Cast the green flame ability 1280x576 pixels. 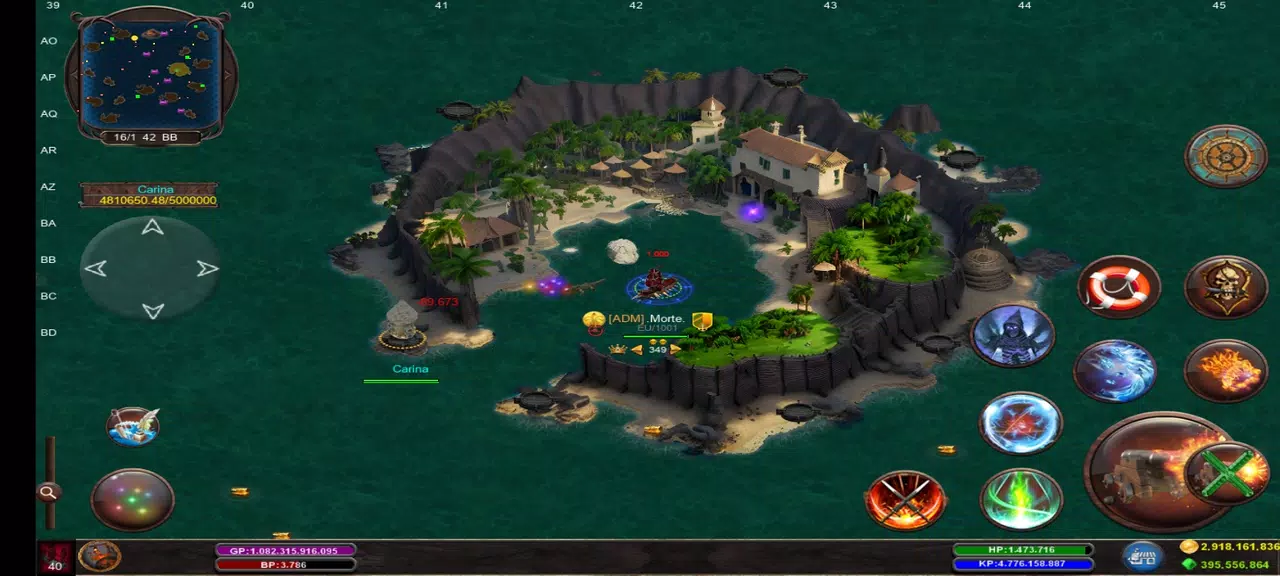pyautogui.click(x=1020, y=499)
